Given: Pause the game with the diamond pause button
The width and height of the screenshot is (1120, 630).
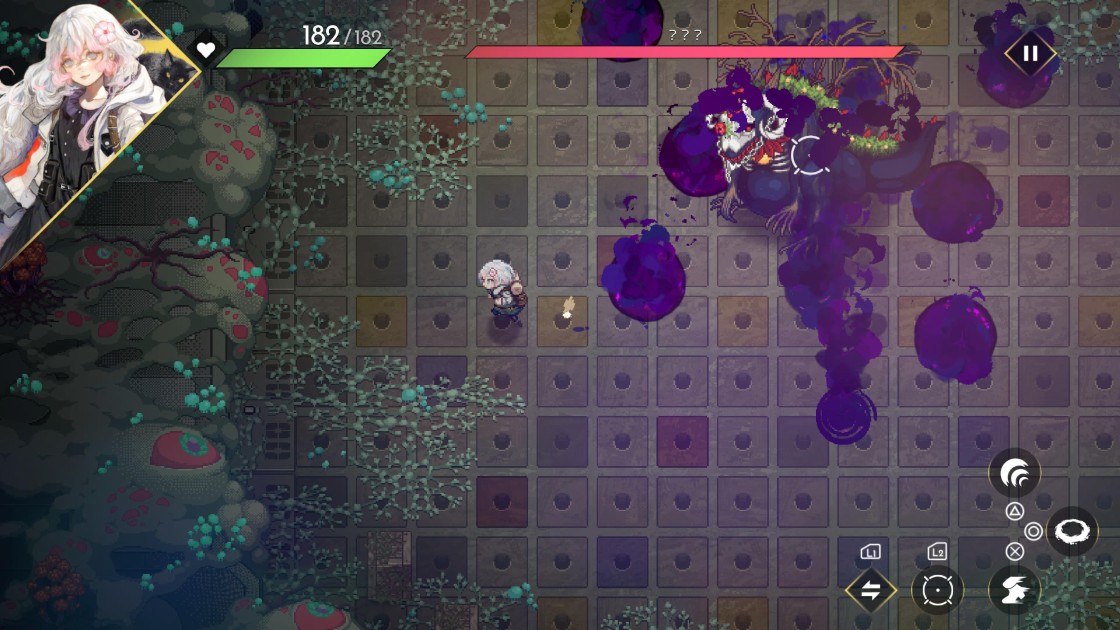Looking at the screenshot, I should tap(1030, 54).
